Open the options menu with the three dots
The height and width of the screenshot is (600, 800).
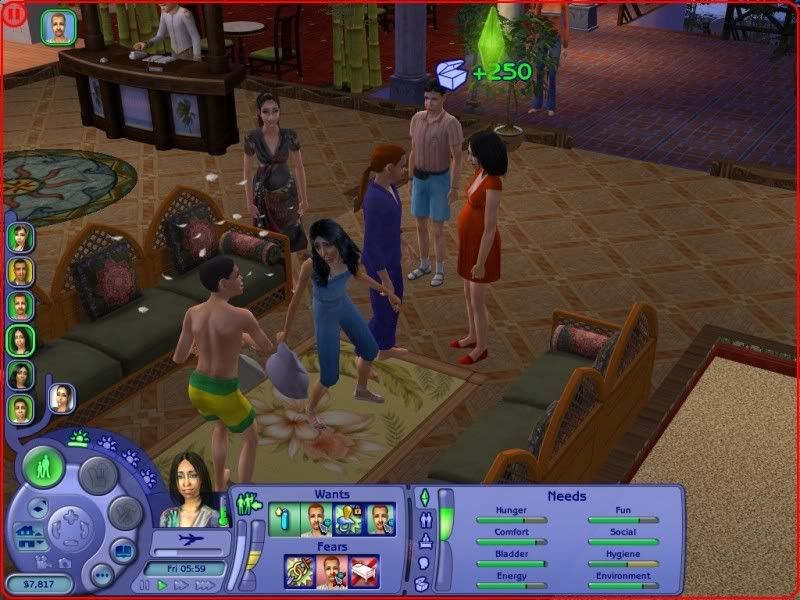point(101,573)
